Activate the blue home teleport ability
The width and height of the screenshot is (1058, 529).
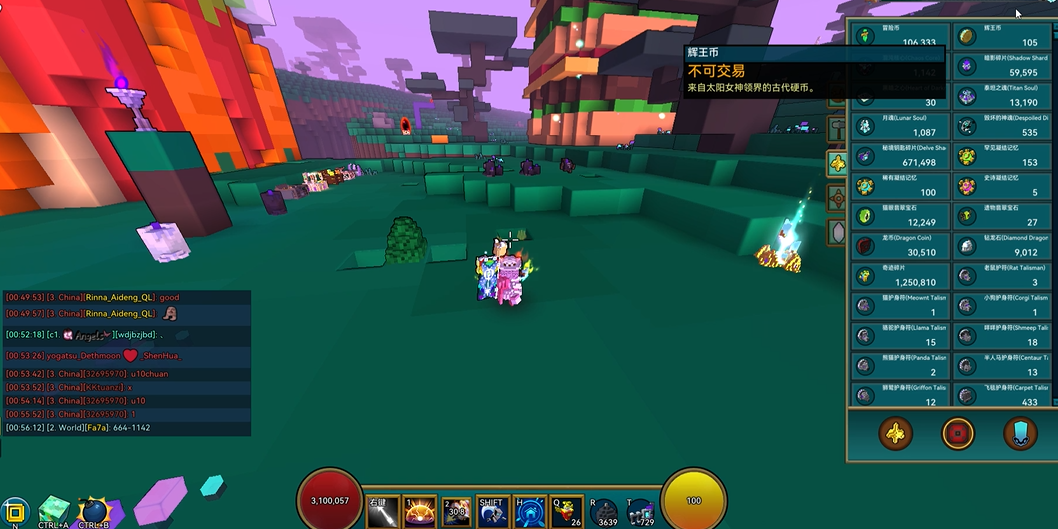529,512
